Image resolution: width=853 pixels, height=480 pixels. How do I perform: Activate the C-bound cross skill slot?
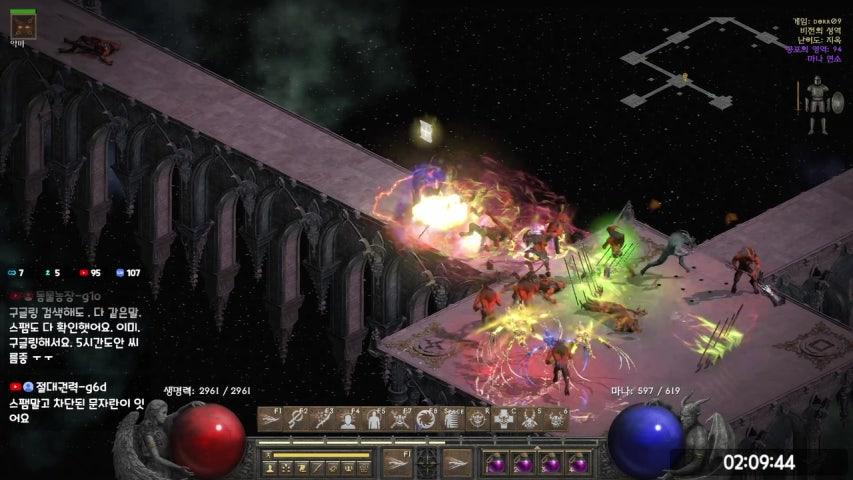click(504, 419)
